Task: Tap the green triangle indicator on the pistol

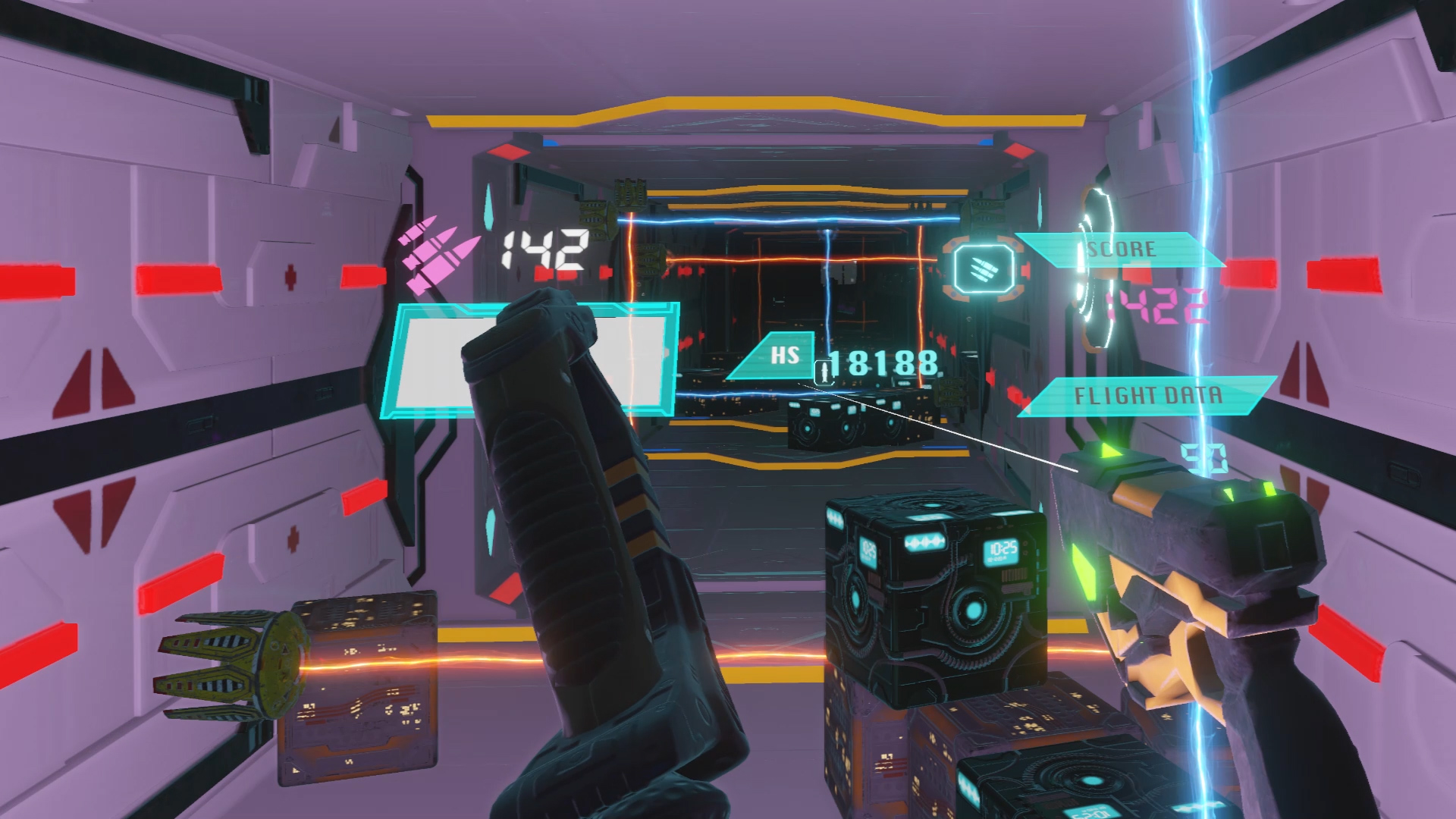Action: click(x=1109, y=450)
